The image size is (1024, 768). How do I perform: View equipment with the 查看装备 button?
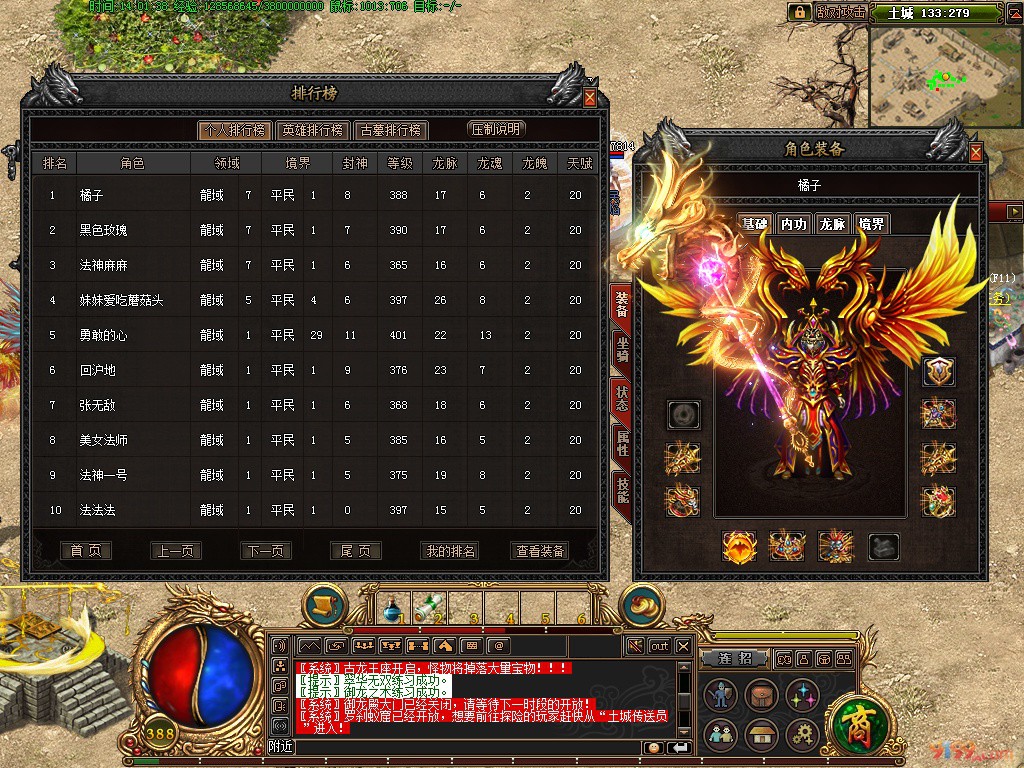(540, 551)
